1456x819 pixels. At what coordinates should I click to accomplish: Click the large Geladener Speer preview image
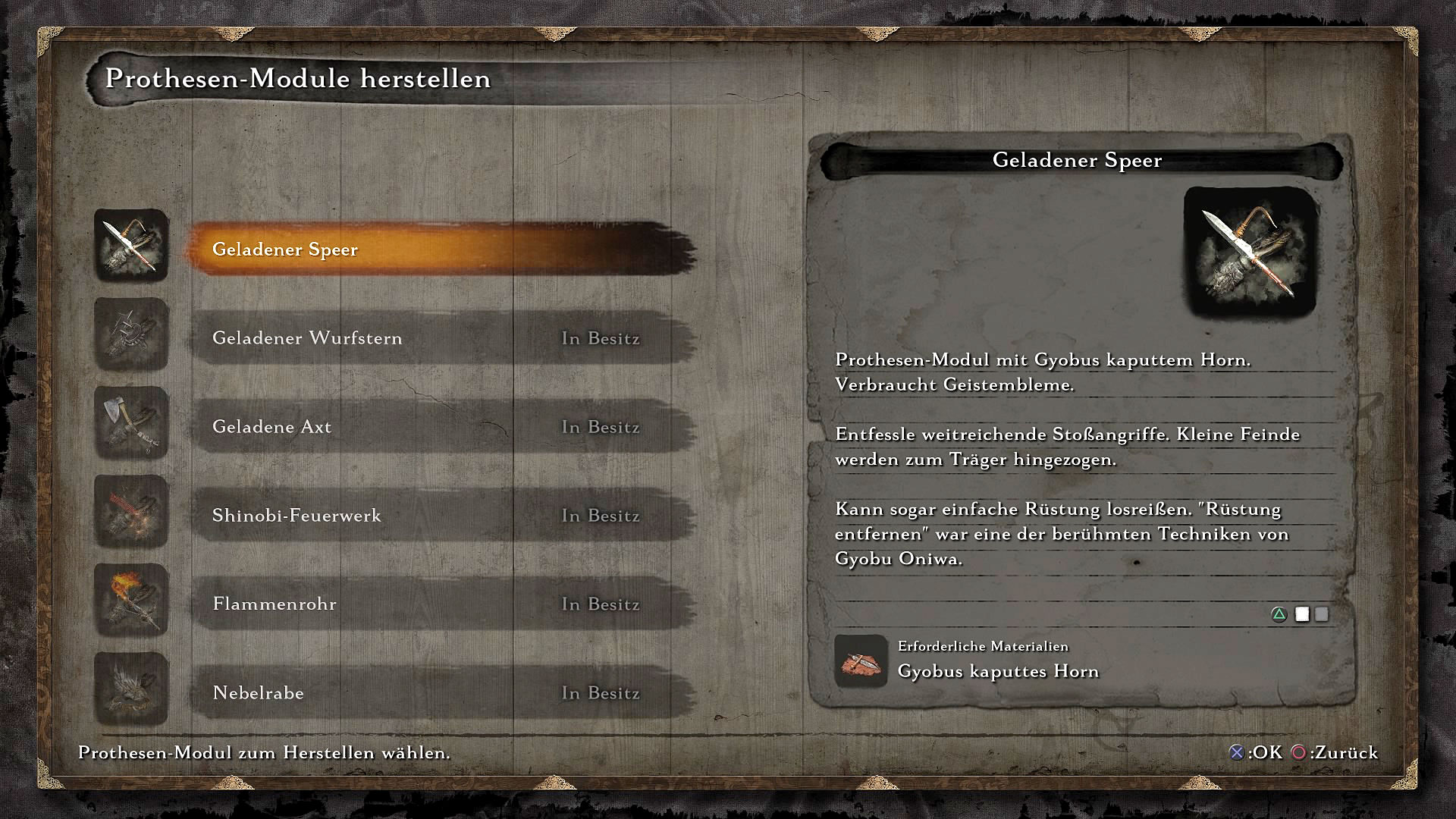(1250, 253)
